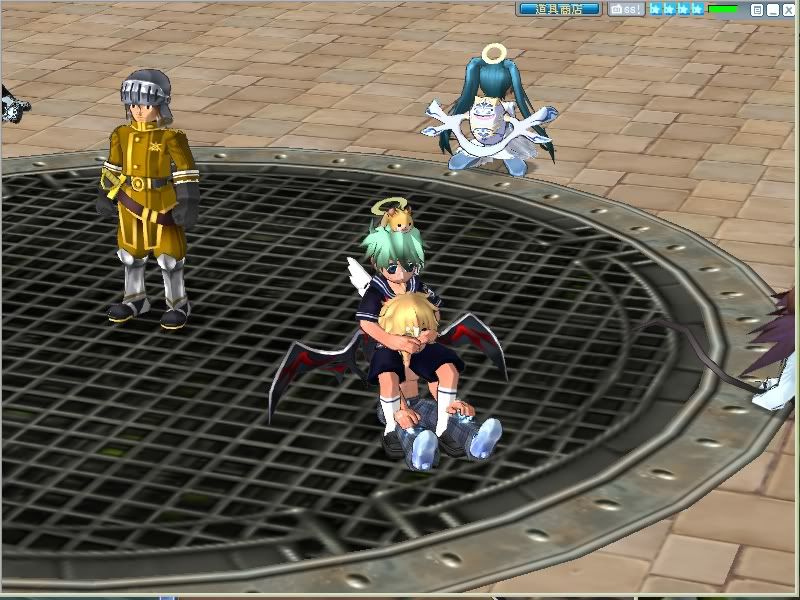The height and width of the screenshot is (600, 800).
Task: Open the window menu icon beside minimize
Action: (x=757, y=9)
